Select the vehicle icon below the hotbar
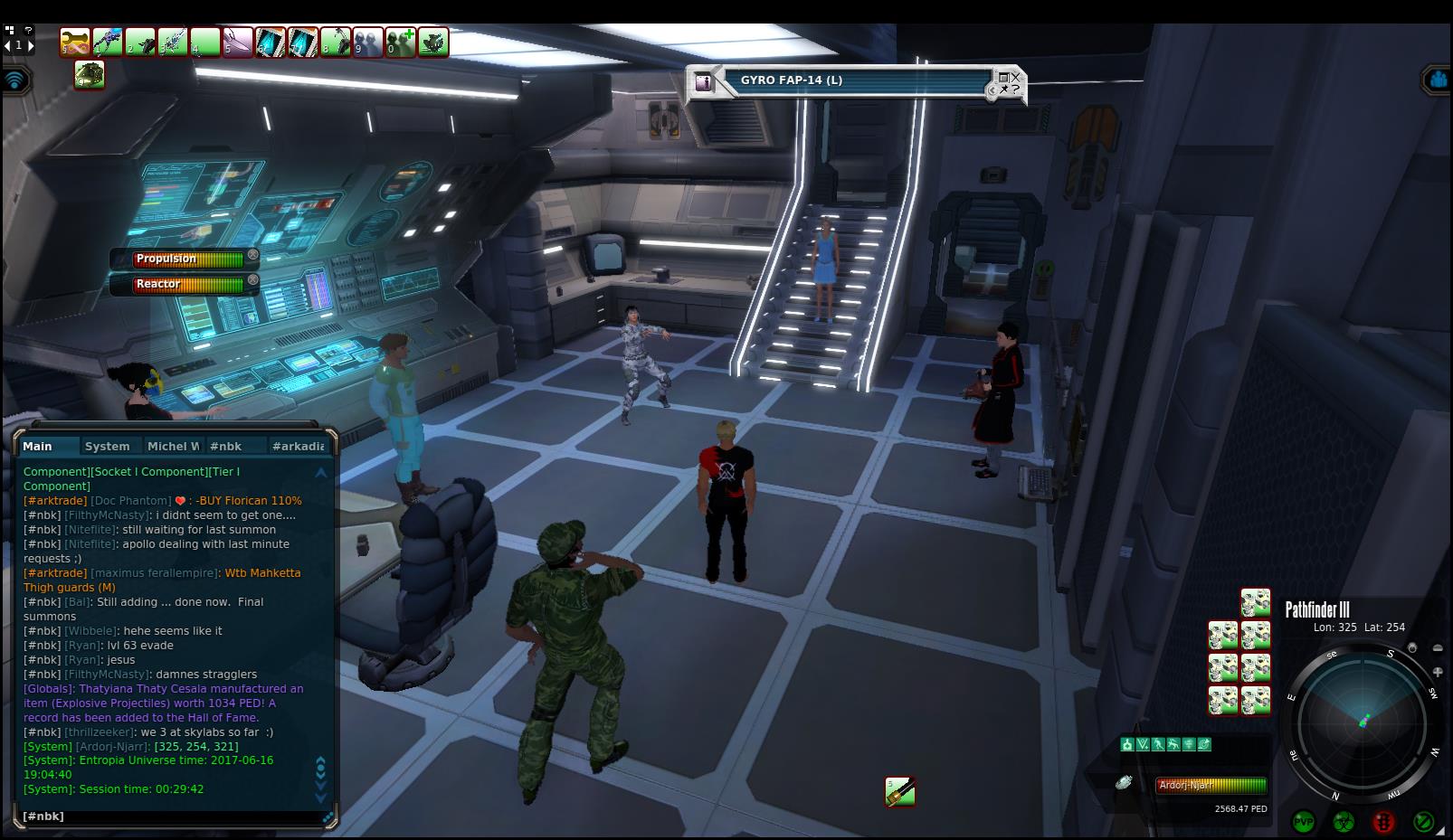This screenshot has width=1453, height=840. pyautogui.click(x=89, y=74)
